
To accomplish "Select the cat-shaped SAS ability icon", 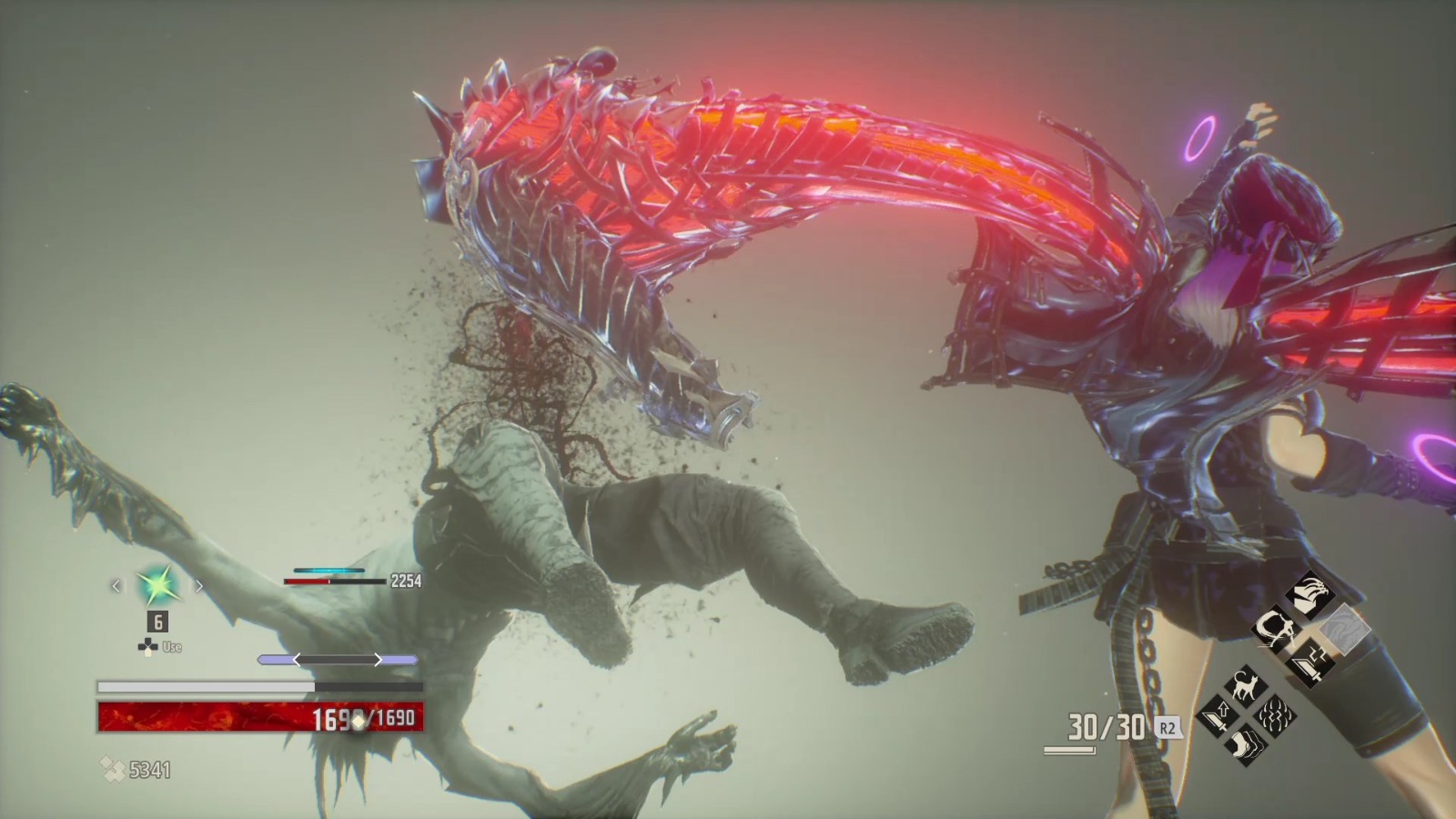I will tap(1246, 687).
